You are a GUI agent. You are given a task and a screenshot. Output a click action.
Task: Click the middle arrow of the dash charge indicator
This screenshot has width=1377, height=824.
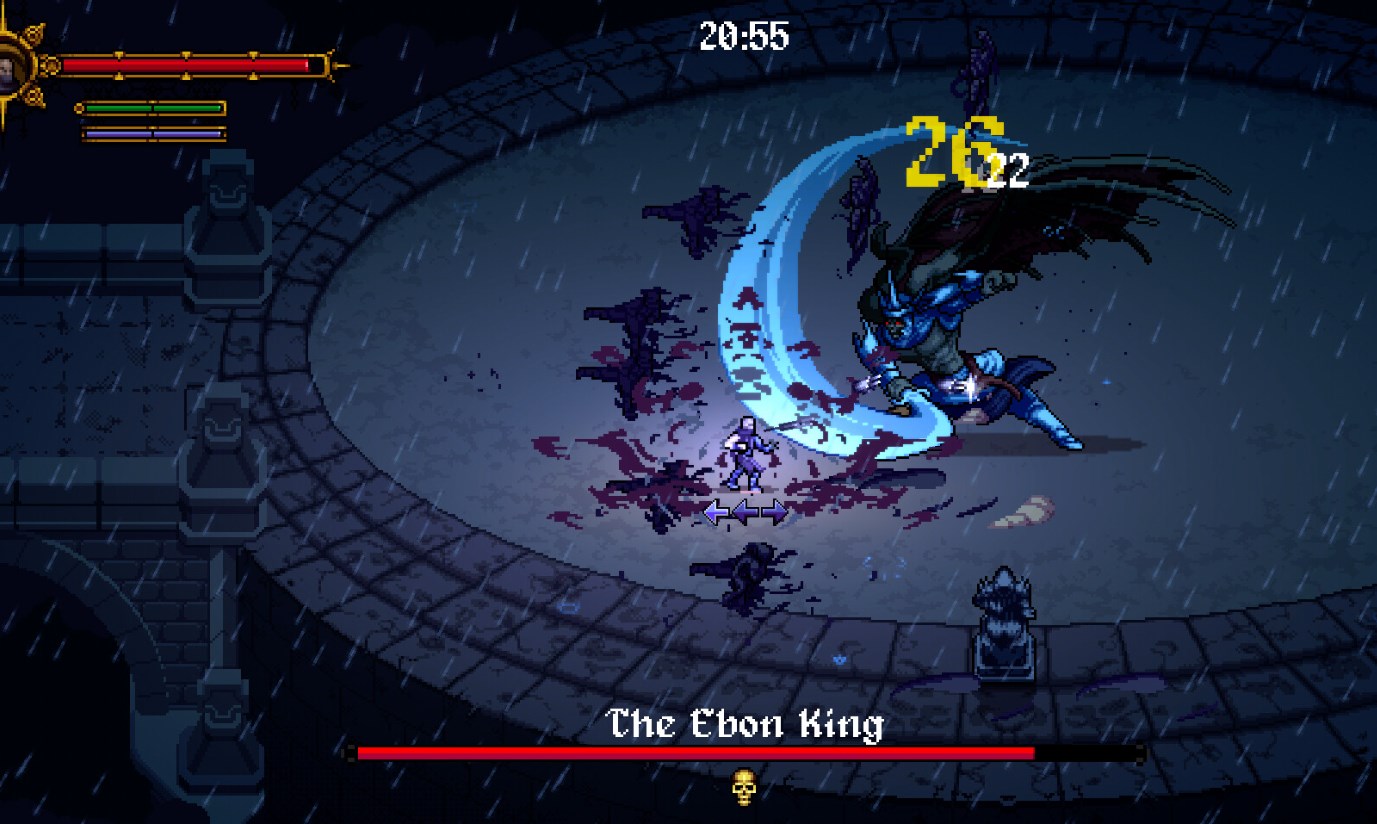click(x=748, y=512)
